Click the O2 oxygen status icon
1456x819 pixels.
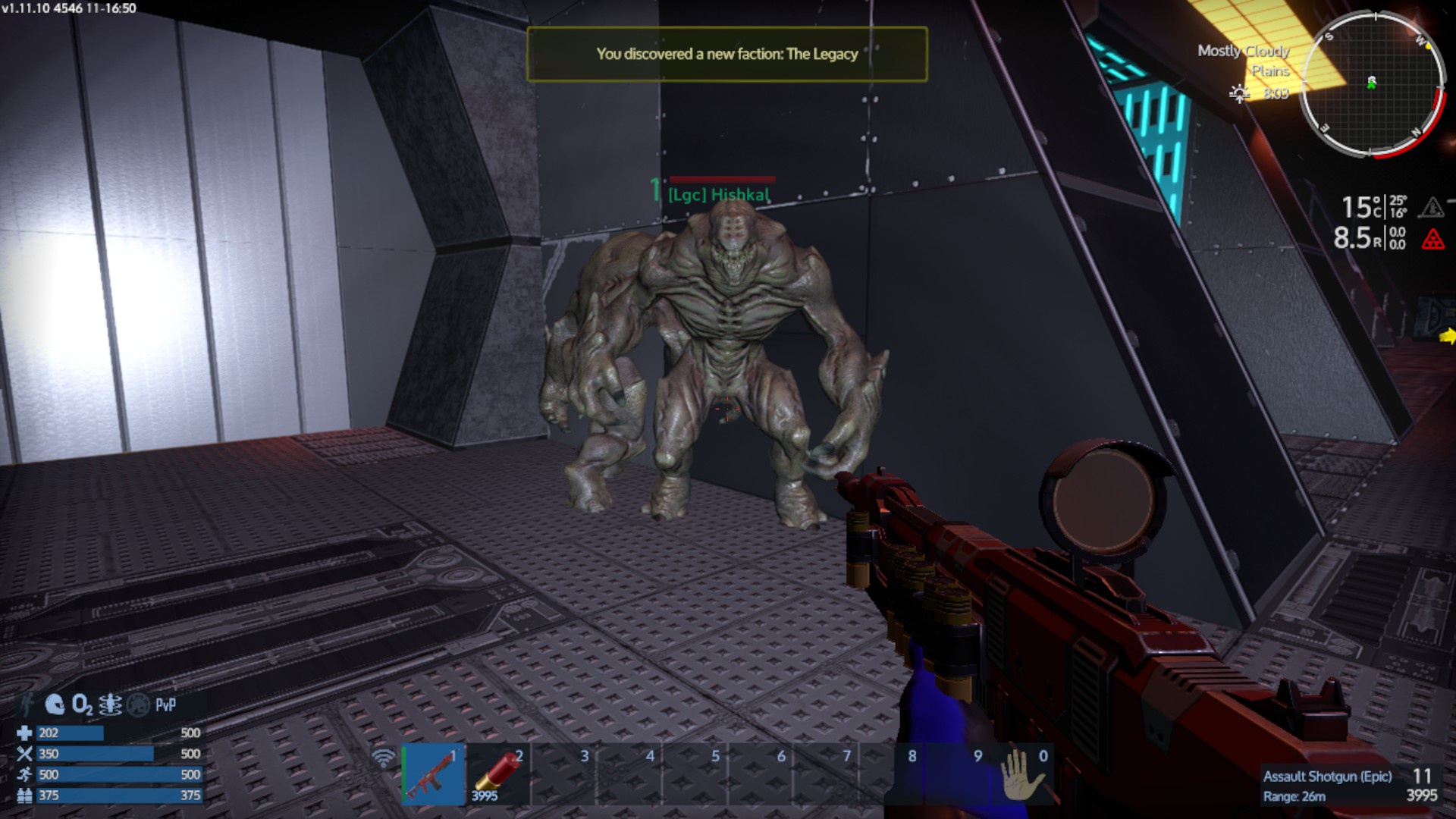pyautogui.click(x=82, y=705)
